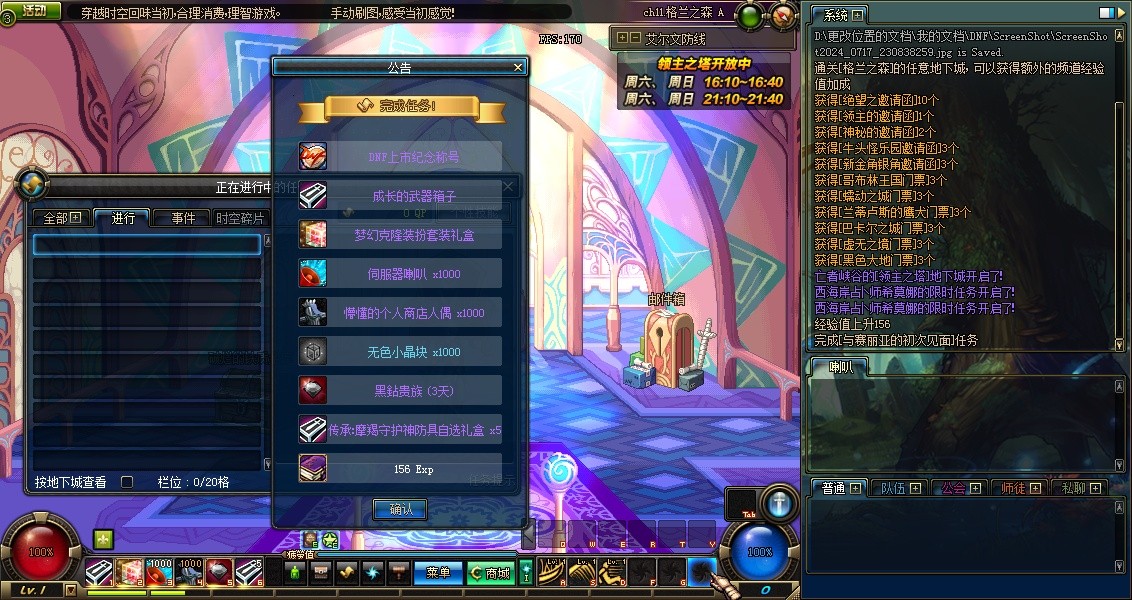Click the 活动 events button
Screen dimensions: 1132x600
34,10
